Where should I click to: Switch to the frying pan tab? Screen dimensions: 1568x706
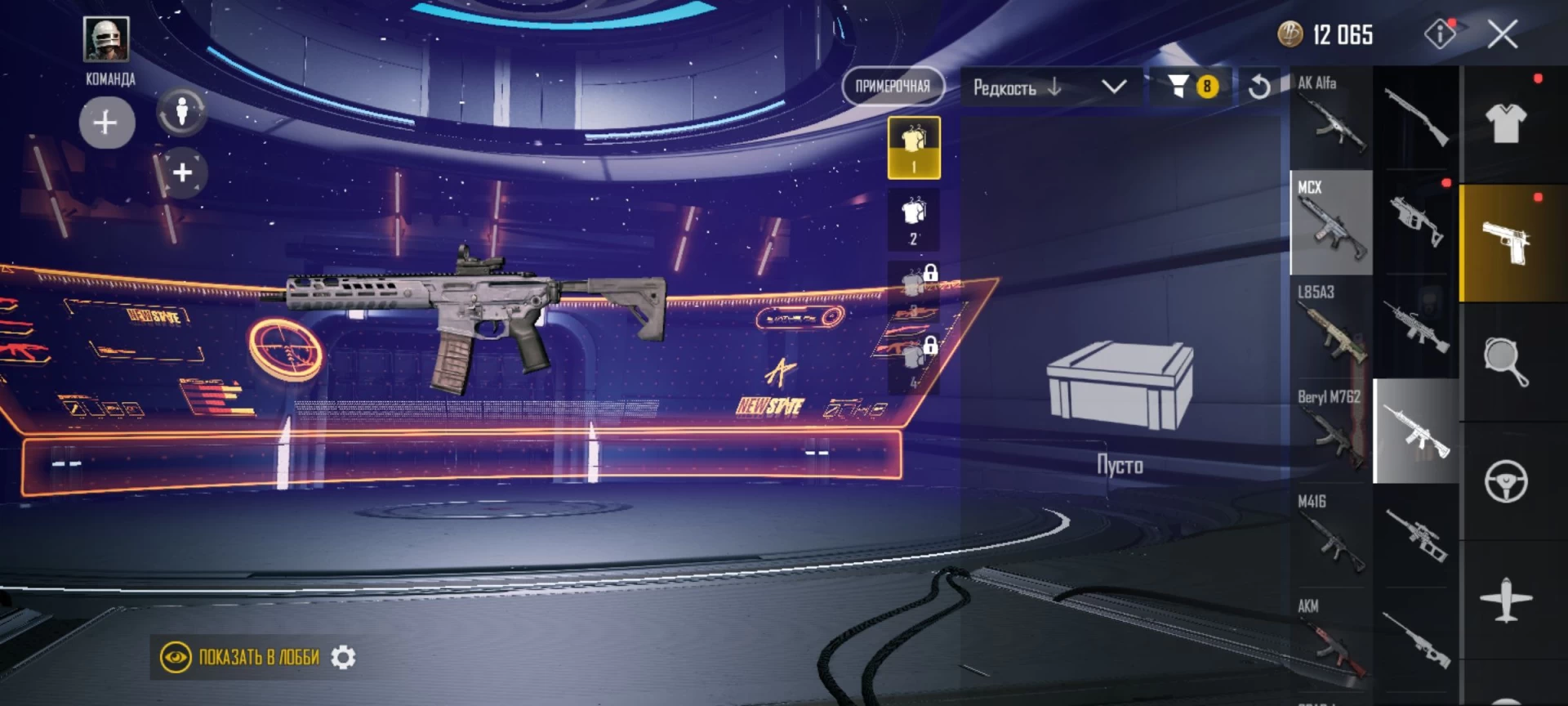1506,362
